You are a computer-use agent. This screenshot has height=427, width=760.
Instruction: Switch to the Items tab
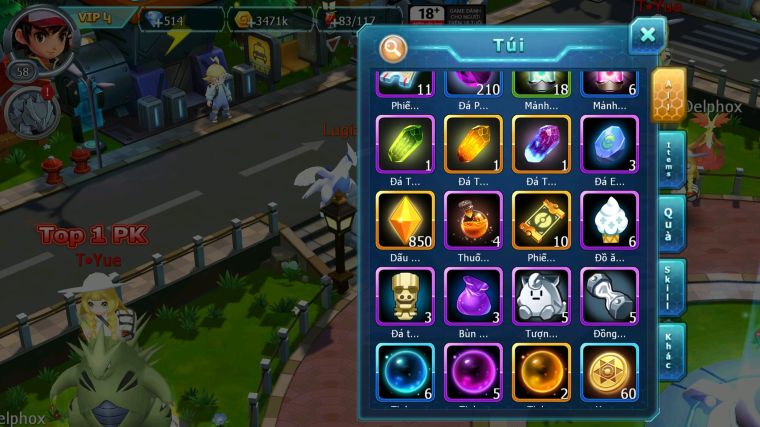tap(670, 159)
